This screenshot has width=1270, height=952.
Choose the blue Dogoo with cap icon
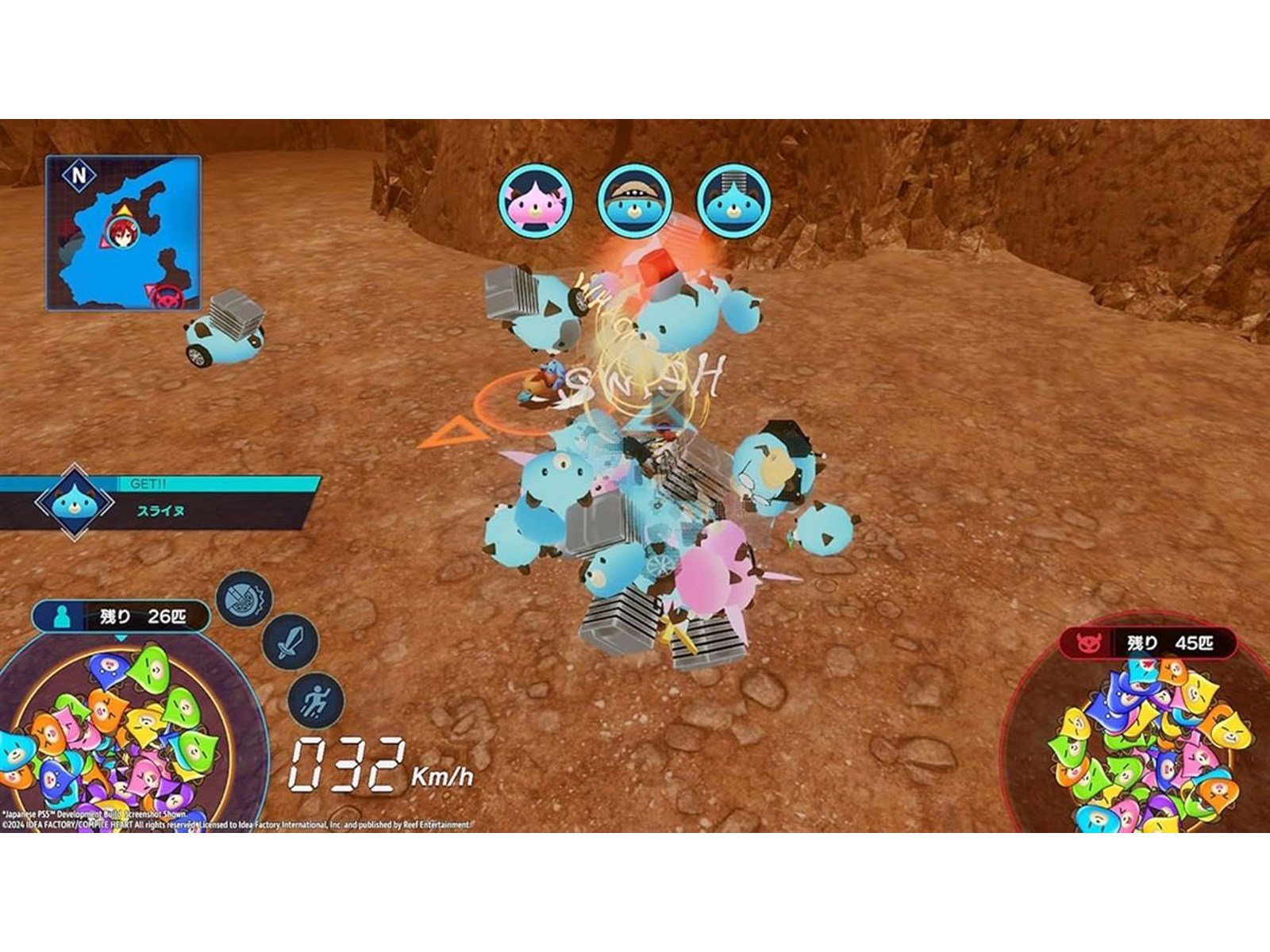pyautogui.click(x=635, y=201)
